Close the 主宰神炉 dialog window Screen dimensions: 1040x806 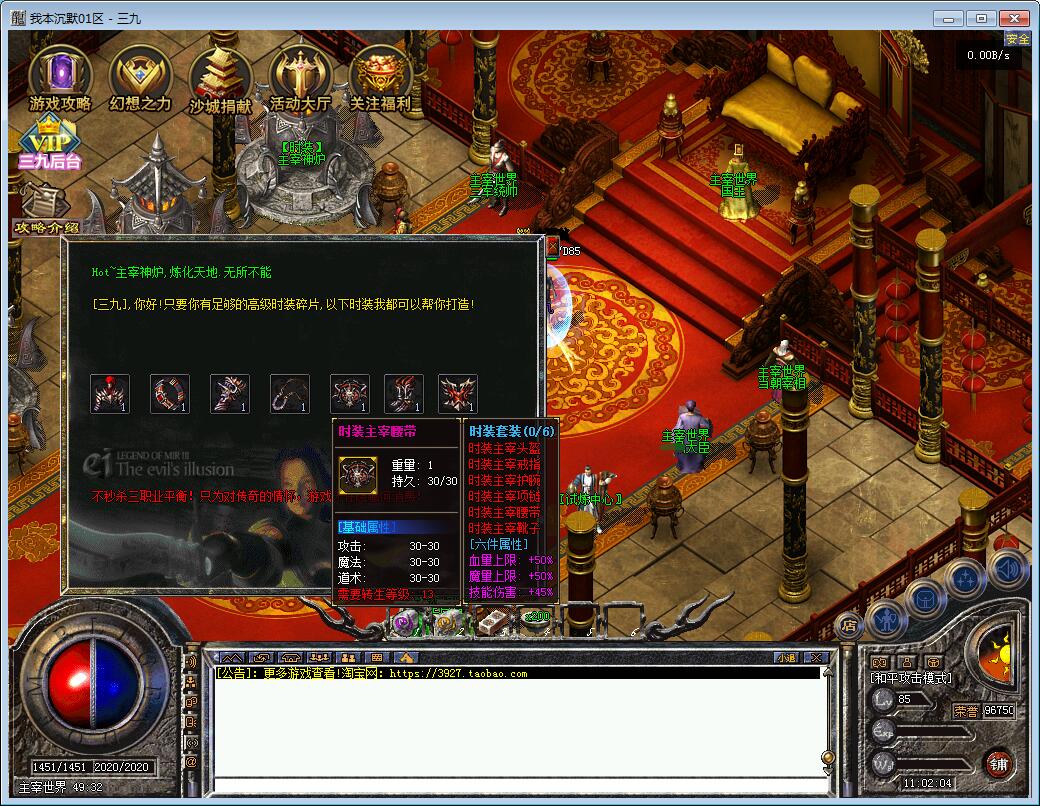pos(552,246)
